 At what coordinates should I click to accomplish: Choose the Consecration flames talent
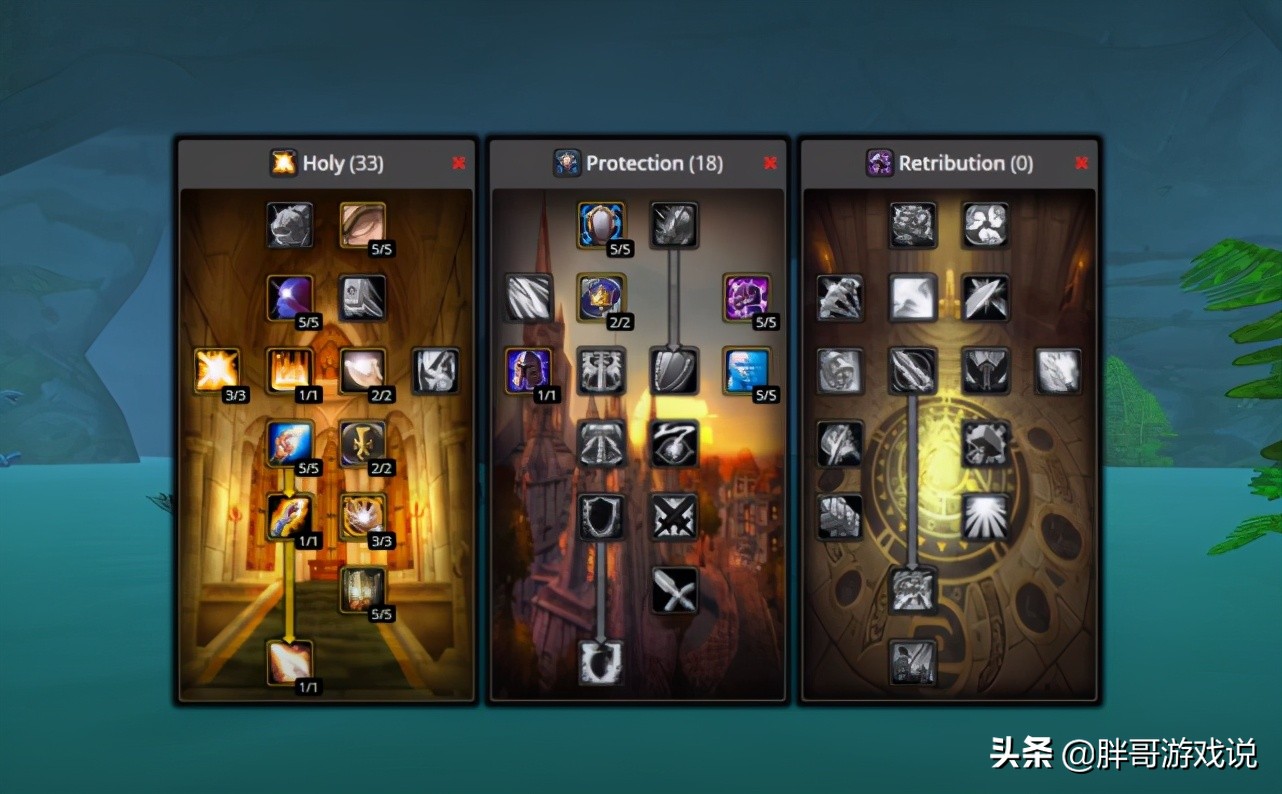click(x=290, y=371)
